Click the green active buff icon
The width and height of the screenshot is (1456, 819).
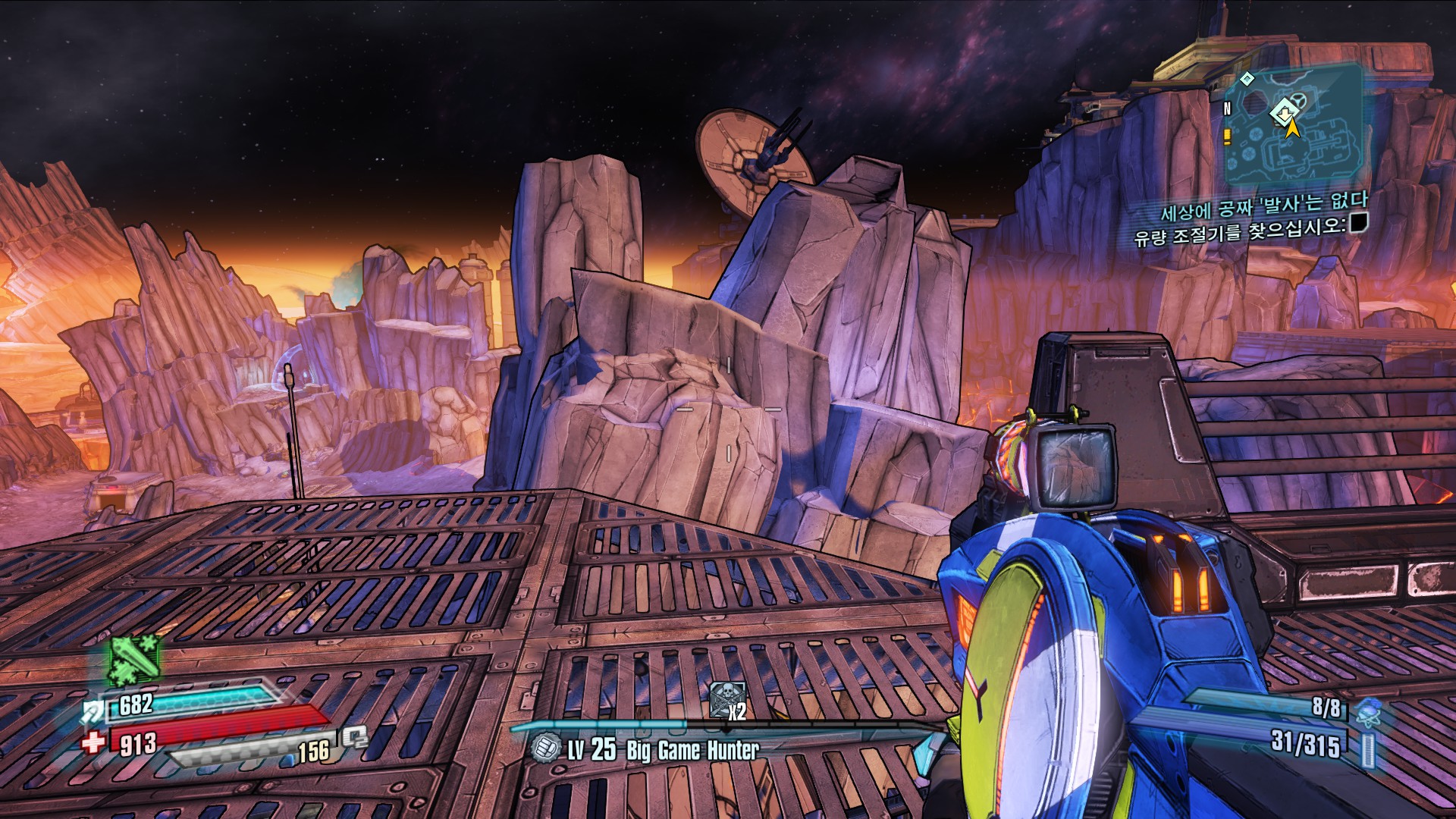[x=135, y=658]
